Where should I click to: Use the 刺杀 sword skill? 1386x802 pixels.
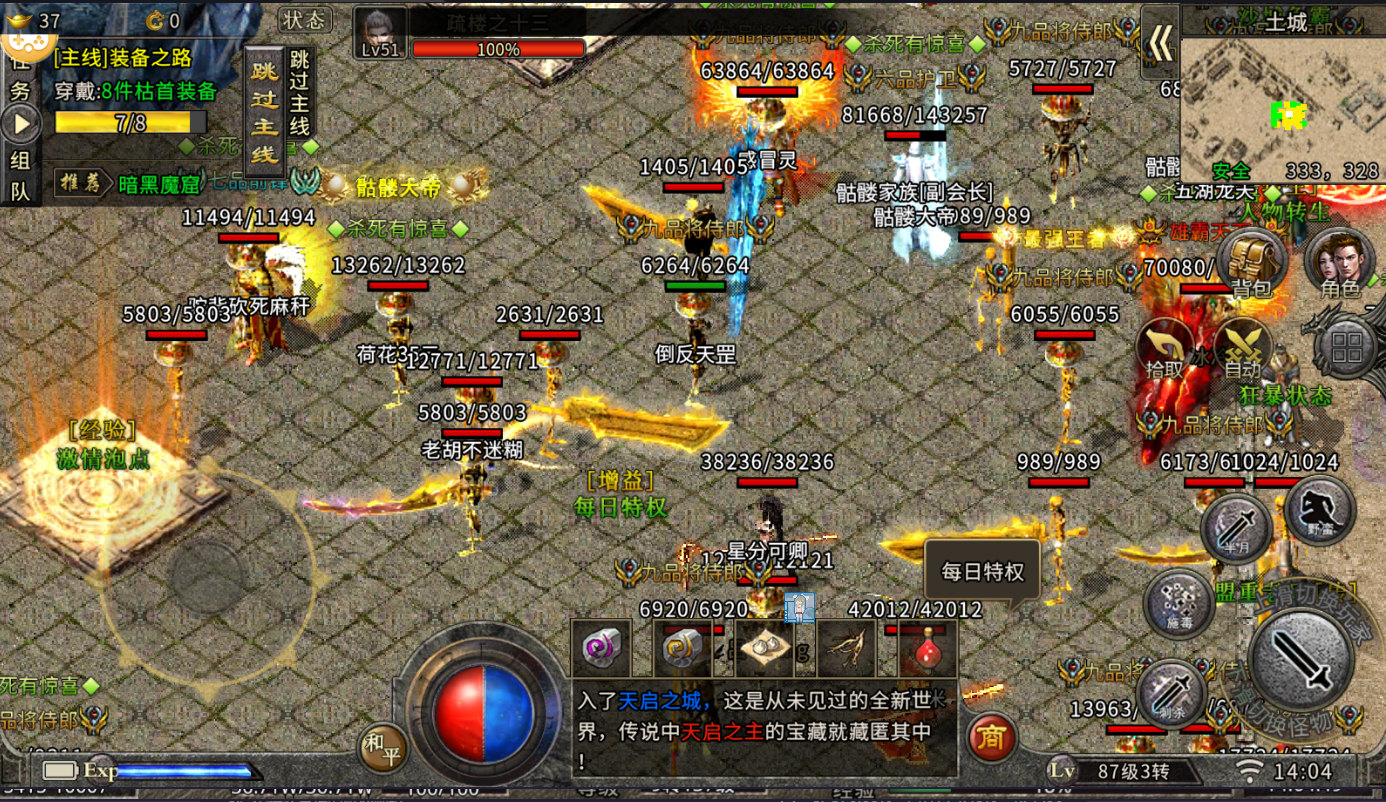pos(1171,691)
